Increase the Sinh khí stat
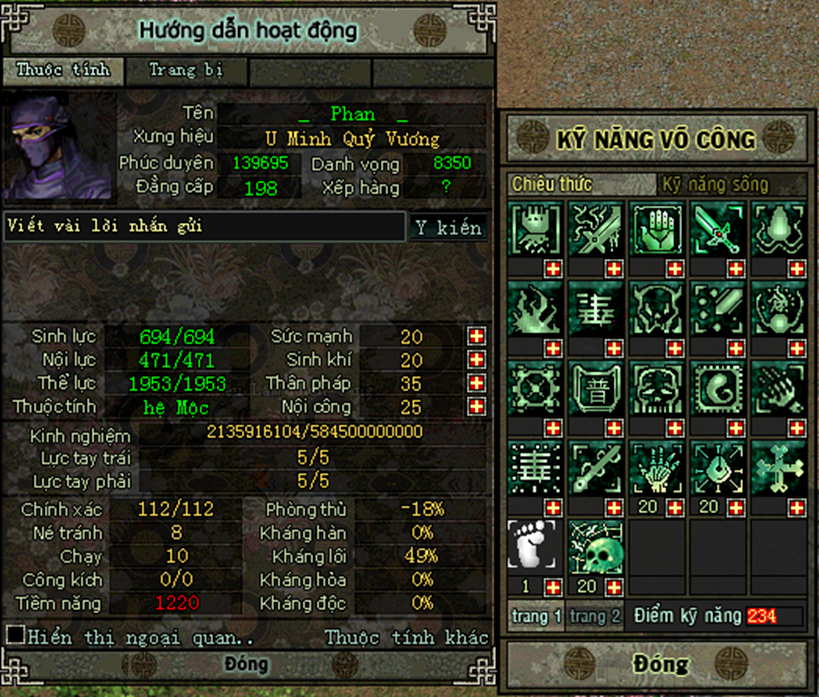Screen dimensions: 819x697 point(476,360)
